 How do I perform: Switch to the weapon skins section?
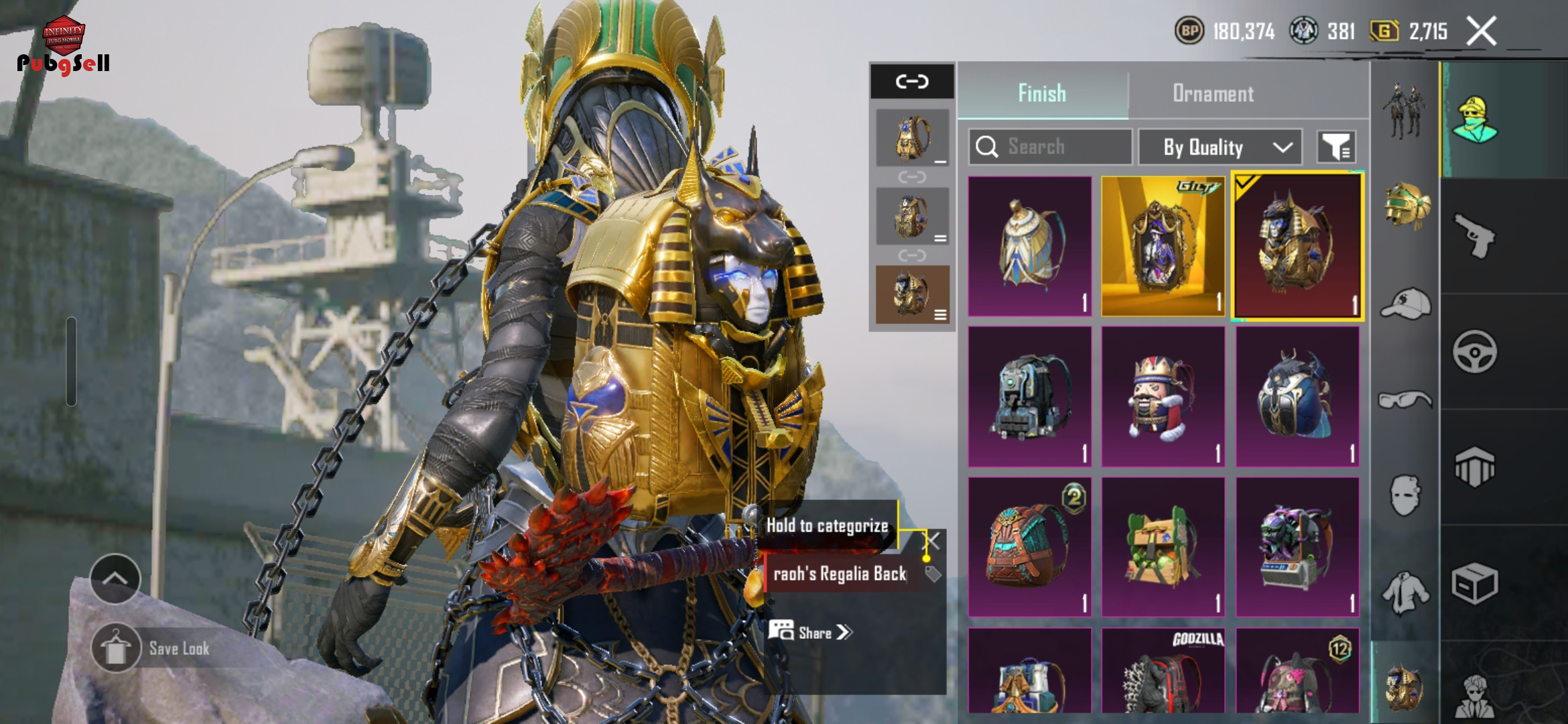1474,236
